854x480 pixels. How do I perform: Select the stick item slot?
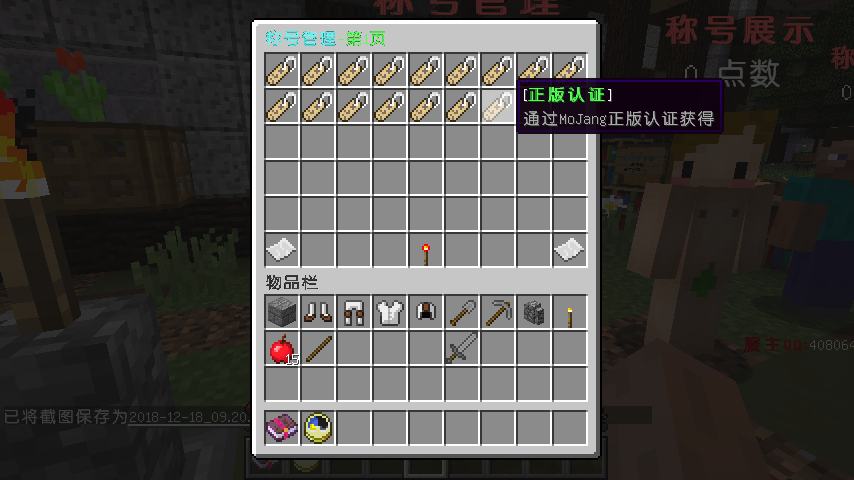[x=317, y=349]
